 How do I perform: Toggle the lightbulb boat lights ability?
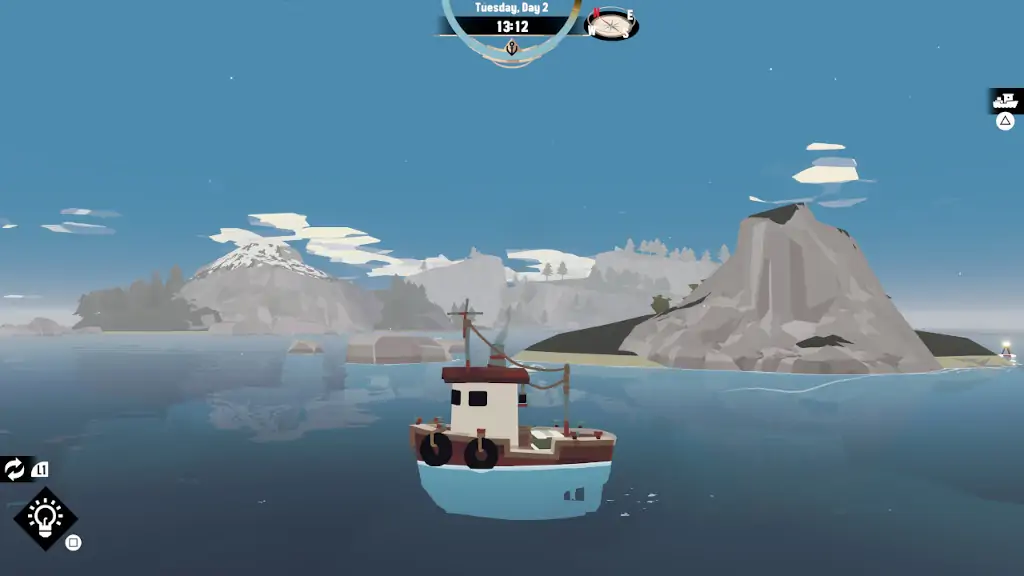(x=45, y=518)
